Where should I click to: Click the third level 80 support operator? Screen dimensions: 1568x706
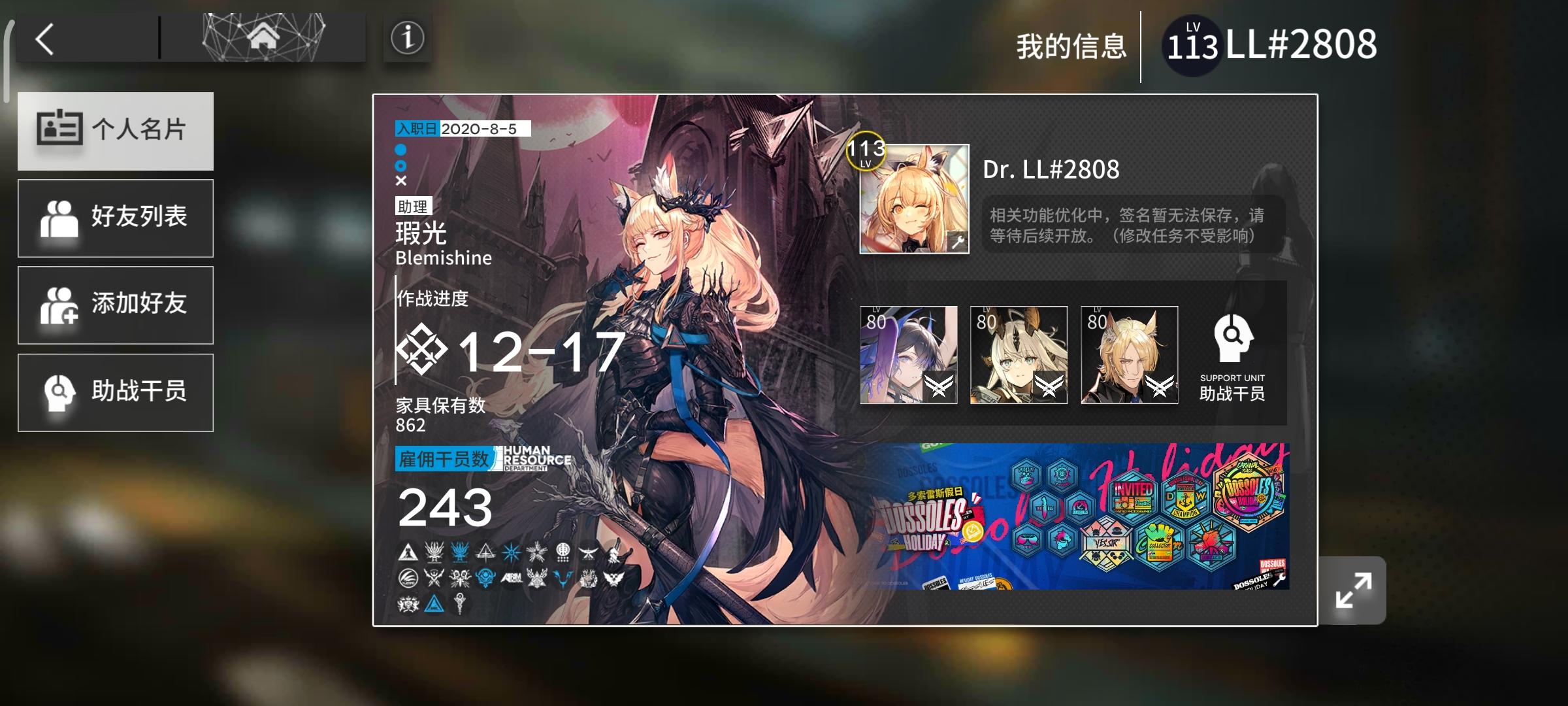(x=1130, y=356)
